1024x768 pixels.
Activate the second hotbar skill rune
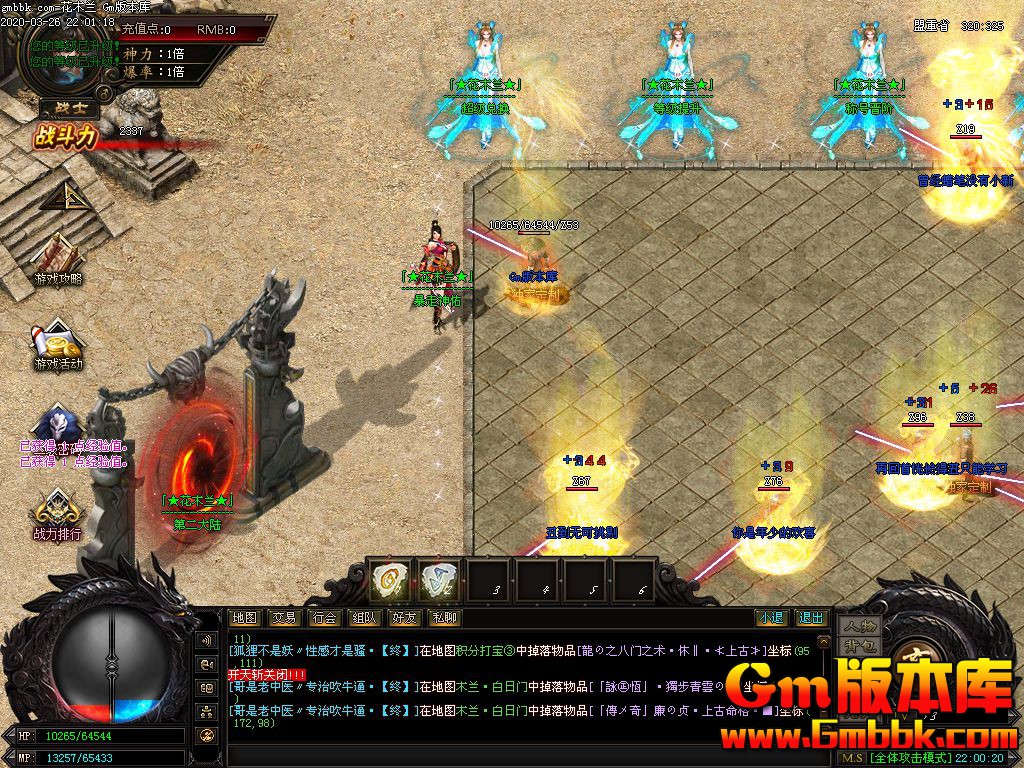pyautogui.click(x=439, y=579)
